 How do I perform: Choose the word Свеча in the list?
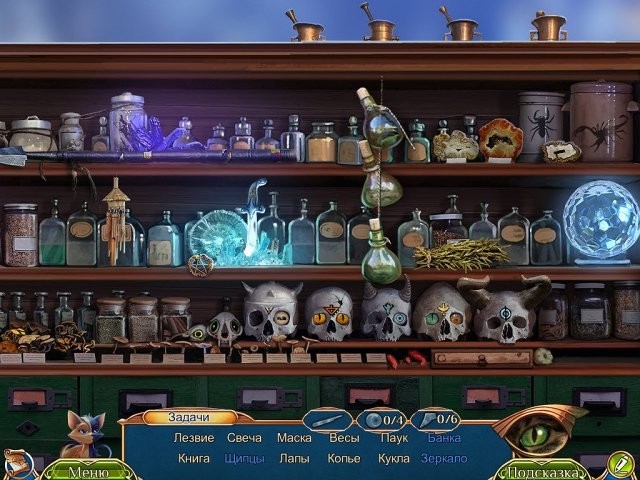click(244, 438)
